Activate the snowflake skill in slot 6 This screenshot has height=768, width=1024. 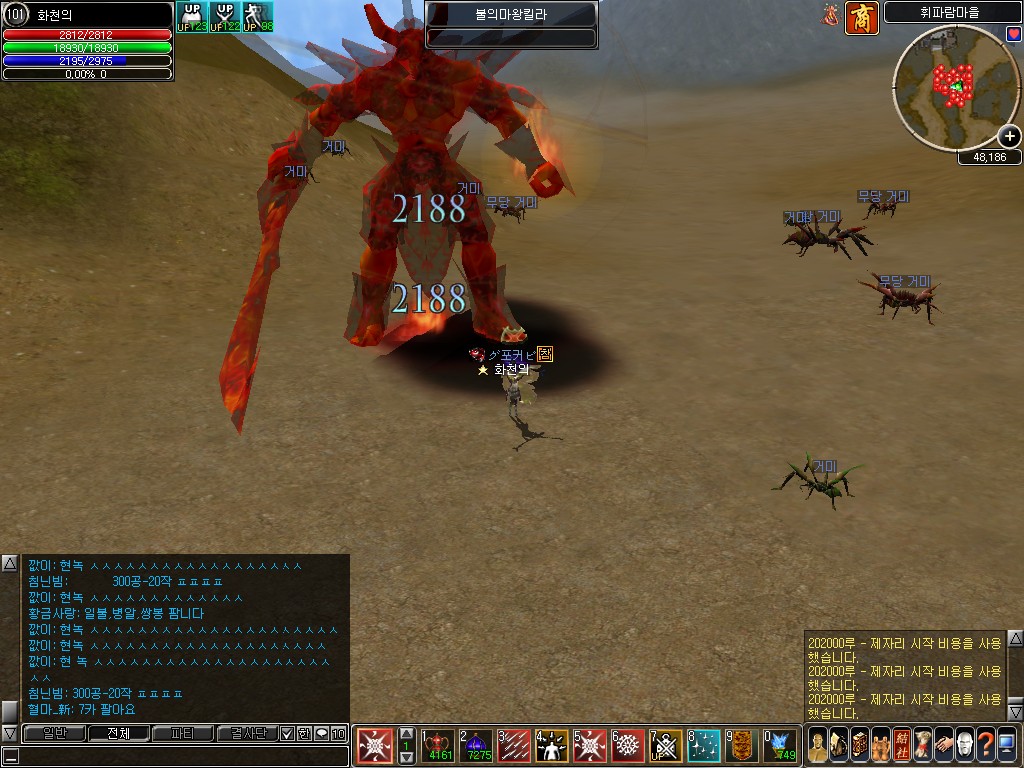click(627, 745)
